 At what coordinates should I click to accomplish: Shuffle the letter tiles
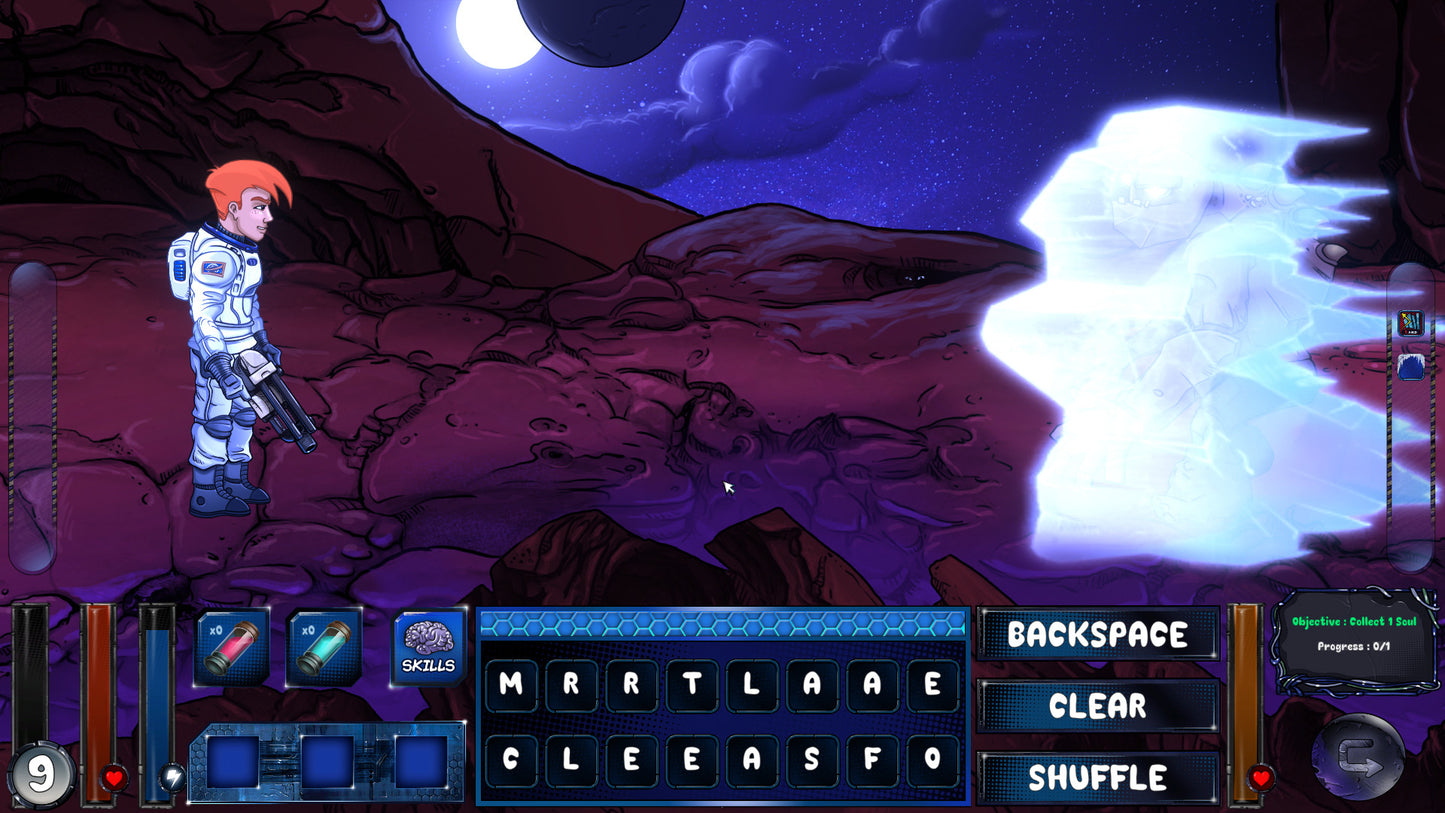1097,777
